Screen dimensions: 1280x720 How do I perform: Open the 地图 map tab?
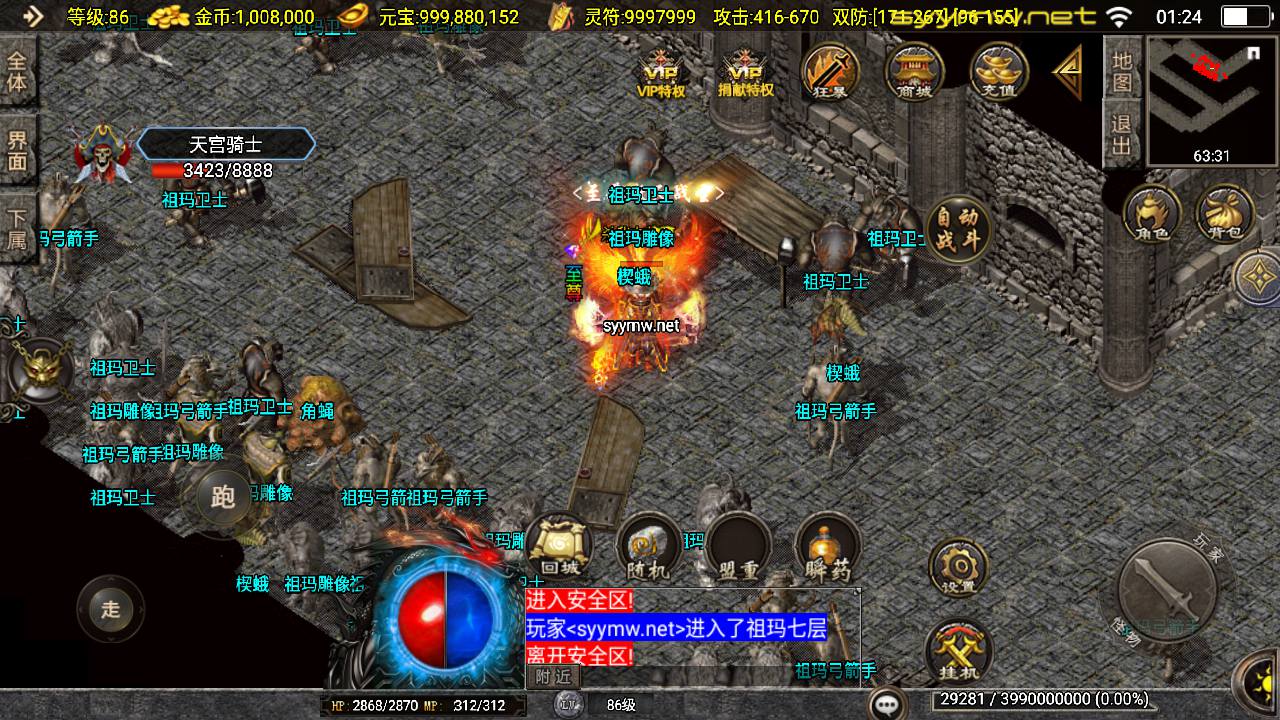[x=1122, y=71]
